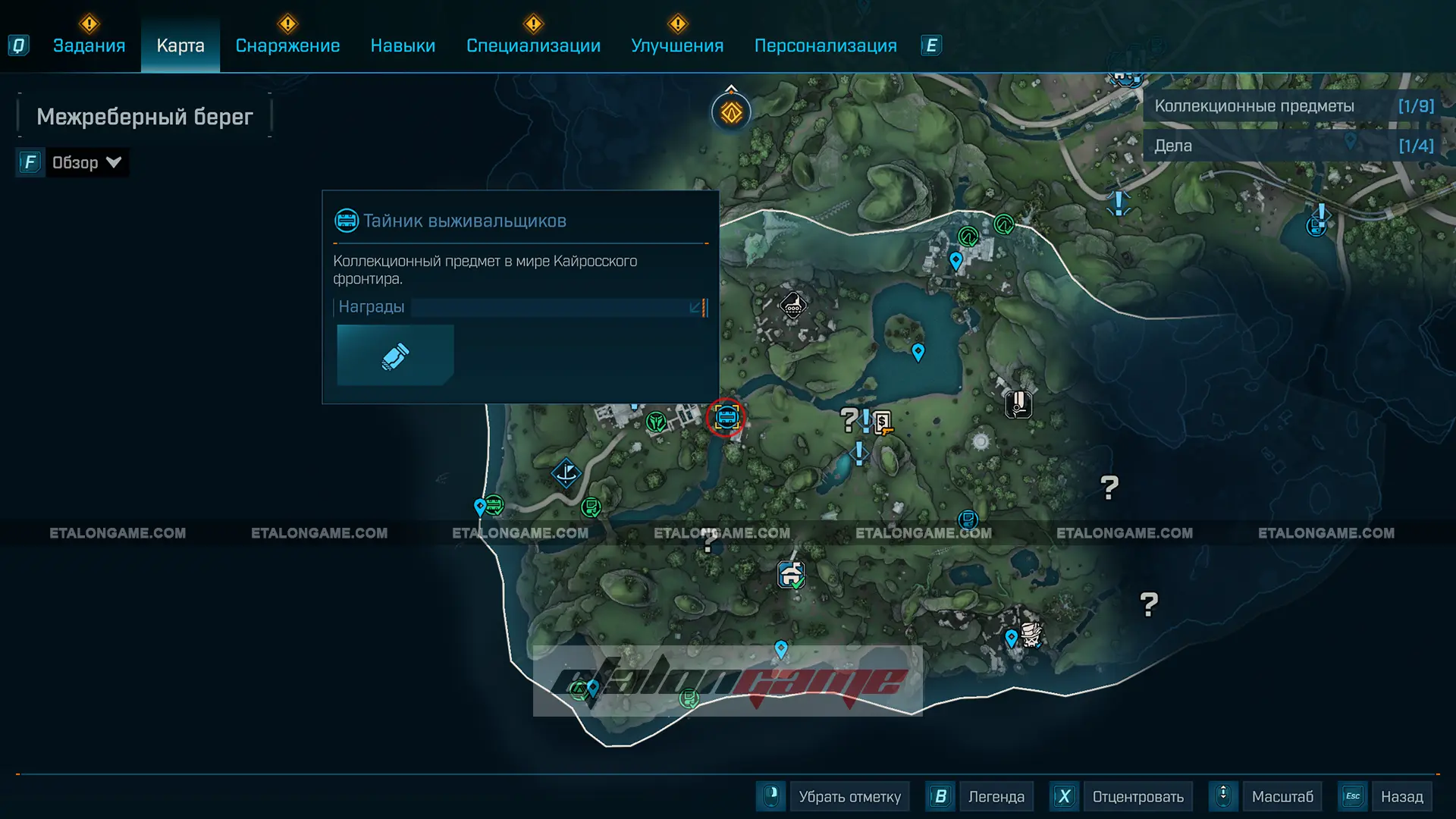Click the Убрать отметку button

click(x=849, y=796)
